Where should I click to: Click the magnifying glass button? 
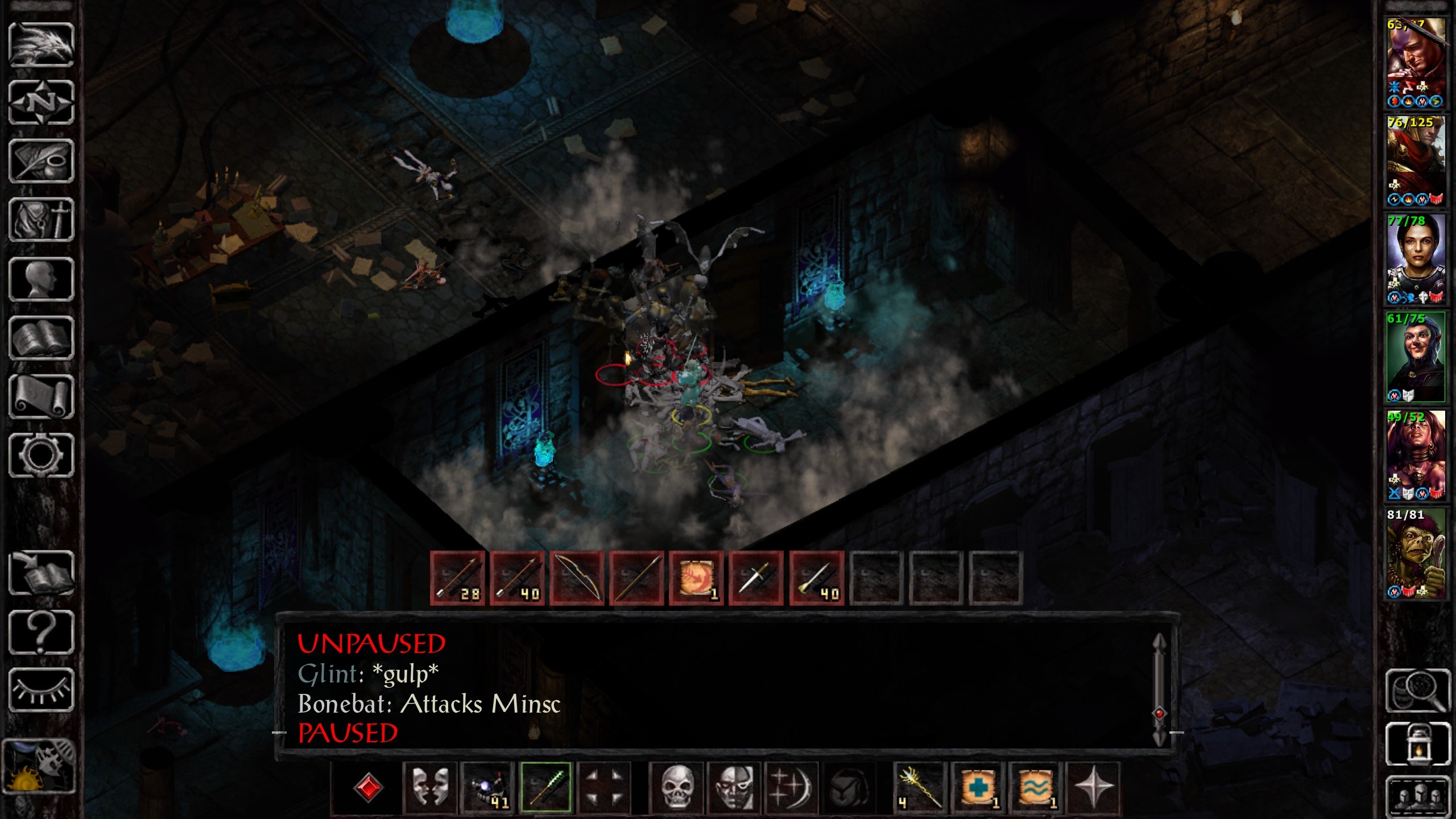1417,690
